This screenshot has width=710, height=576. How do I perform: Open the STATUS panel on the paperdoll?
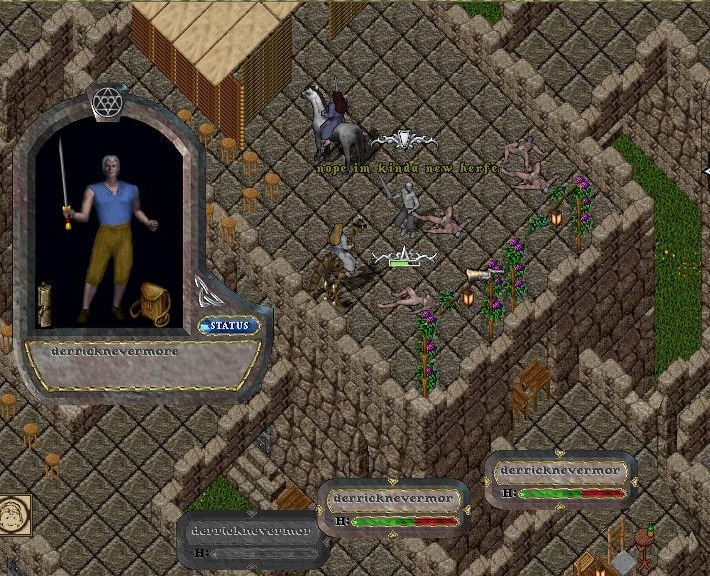229,325
